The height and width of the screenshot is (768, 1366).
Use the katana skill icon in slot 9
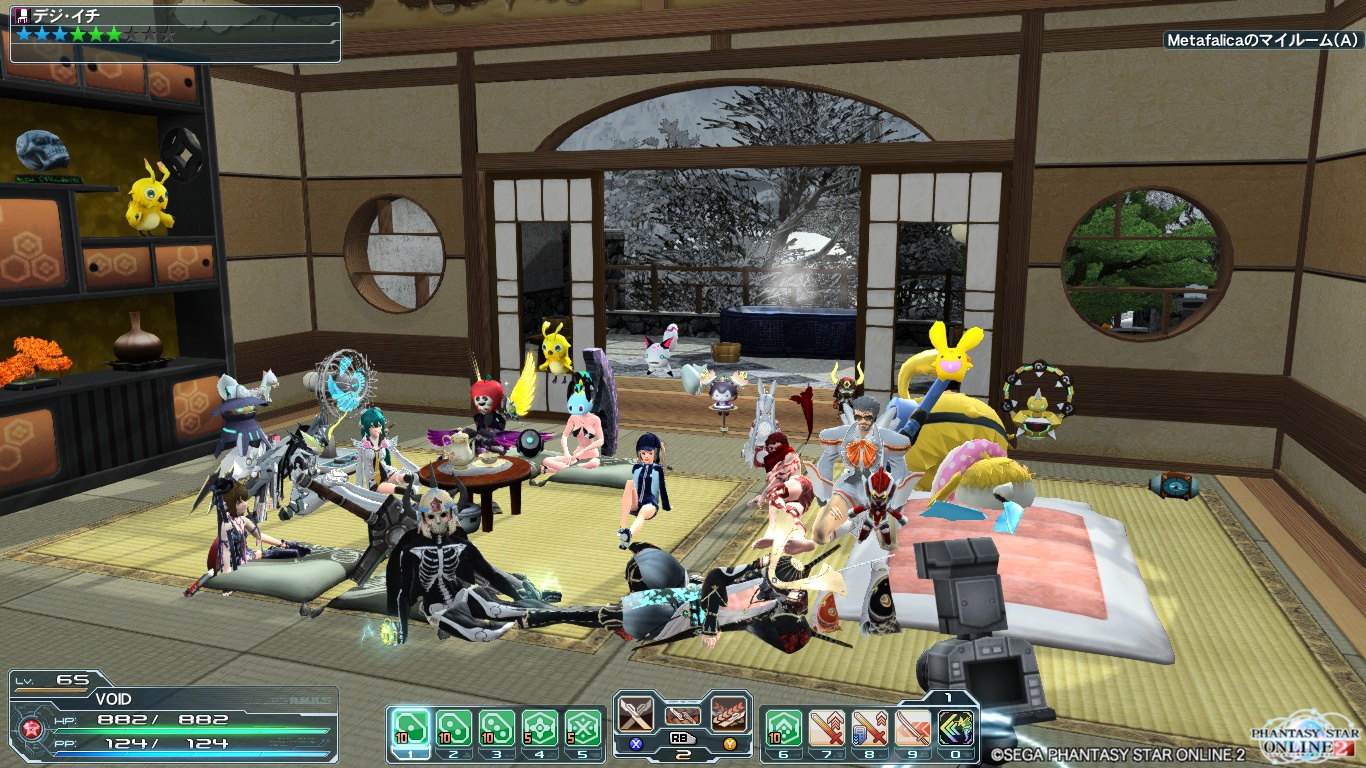pos(911,728)
